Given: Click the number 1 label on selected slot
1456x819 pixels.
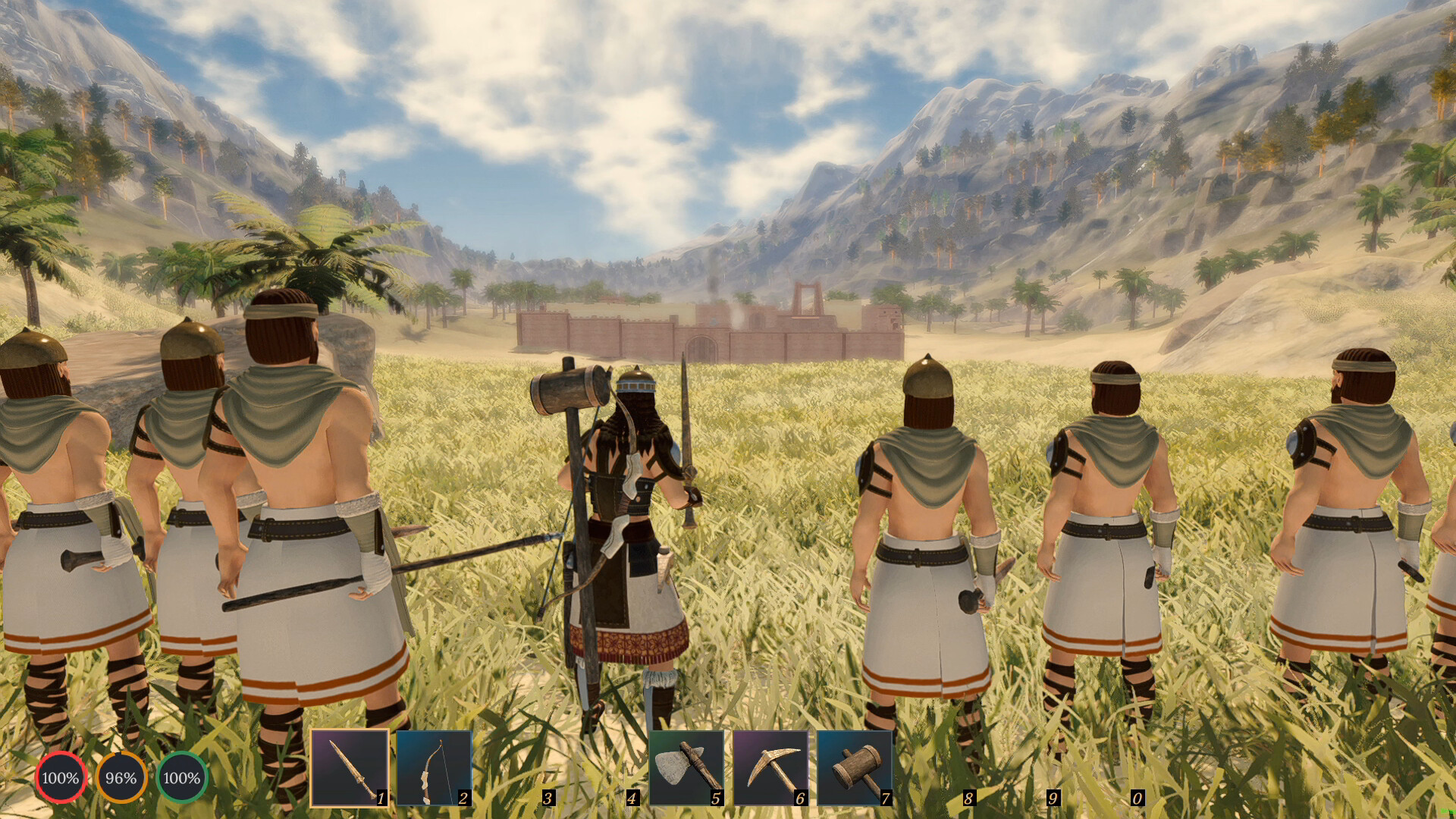Looking at the screenshot, I should pos(380,798).
